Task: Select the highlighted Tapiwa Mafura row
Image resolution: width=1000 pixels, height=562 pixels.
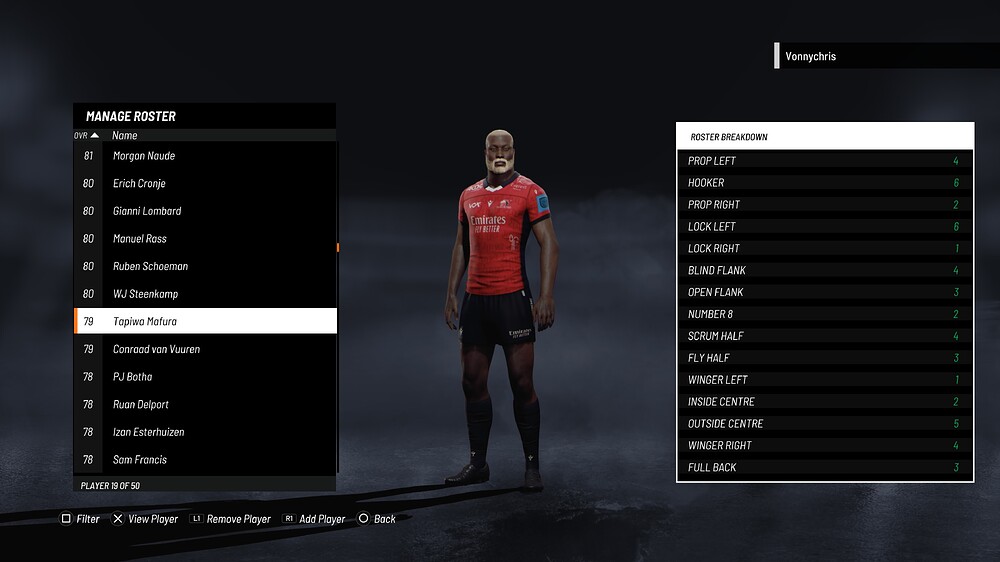Action: (x=204, y=322)
